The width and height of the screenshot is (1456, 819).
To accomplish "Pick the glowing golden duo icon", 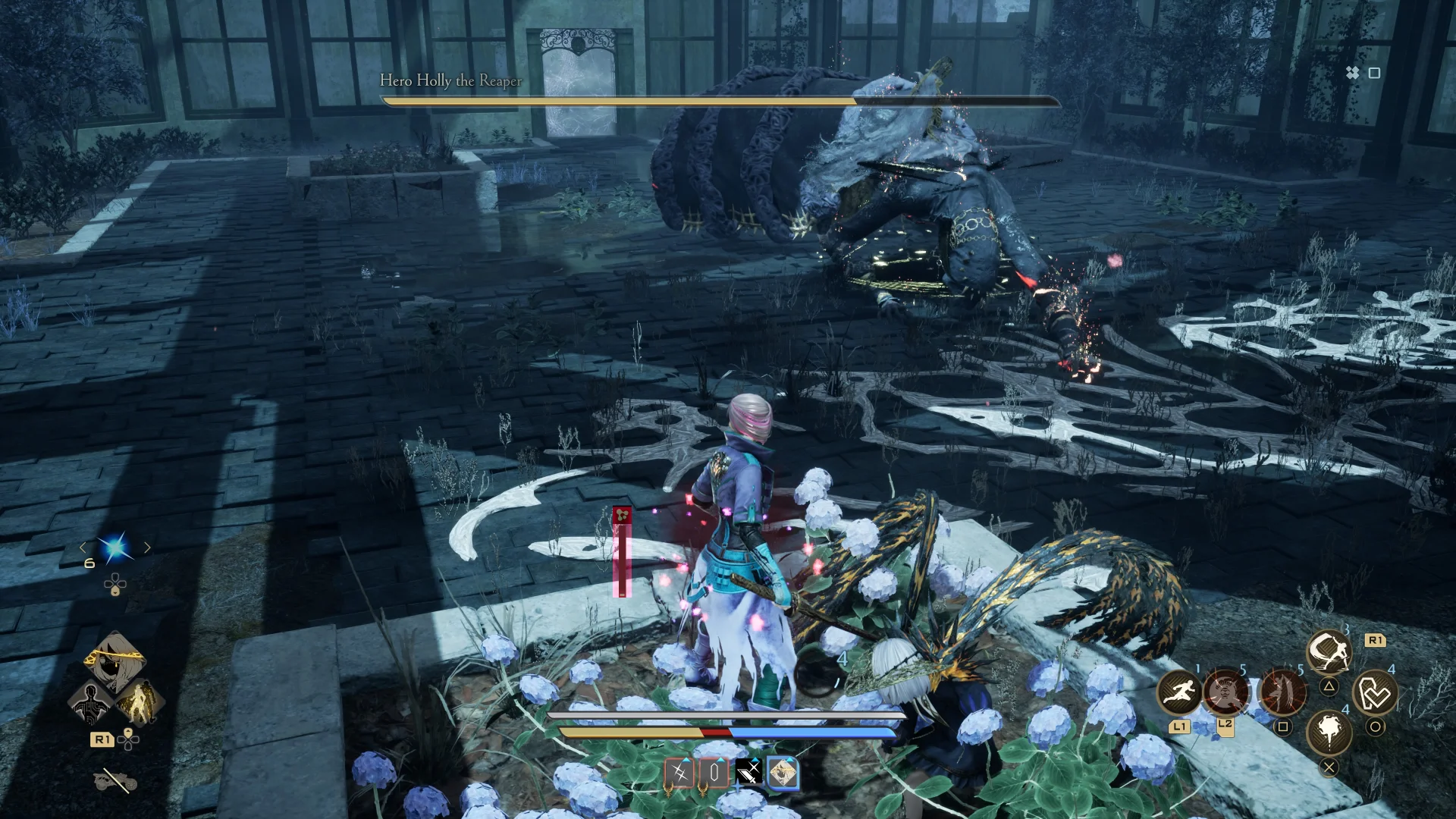I will 138,703.
